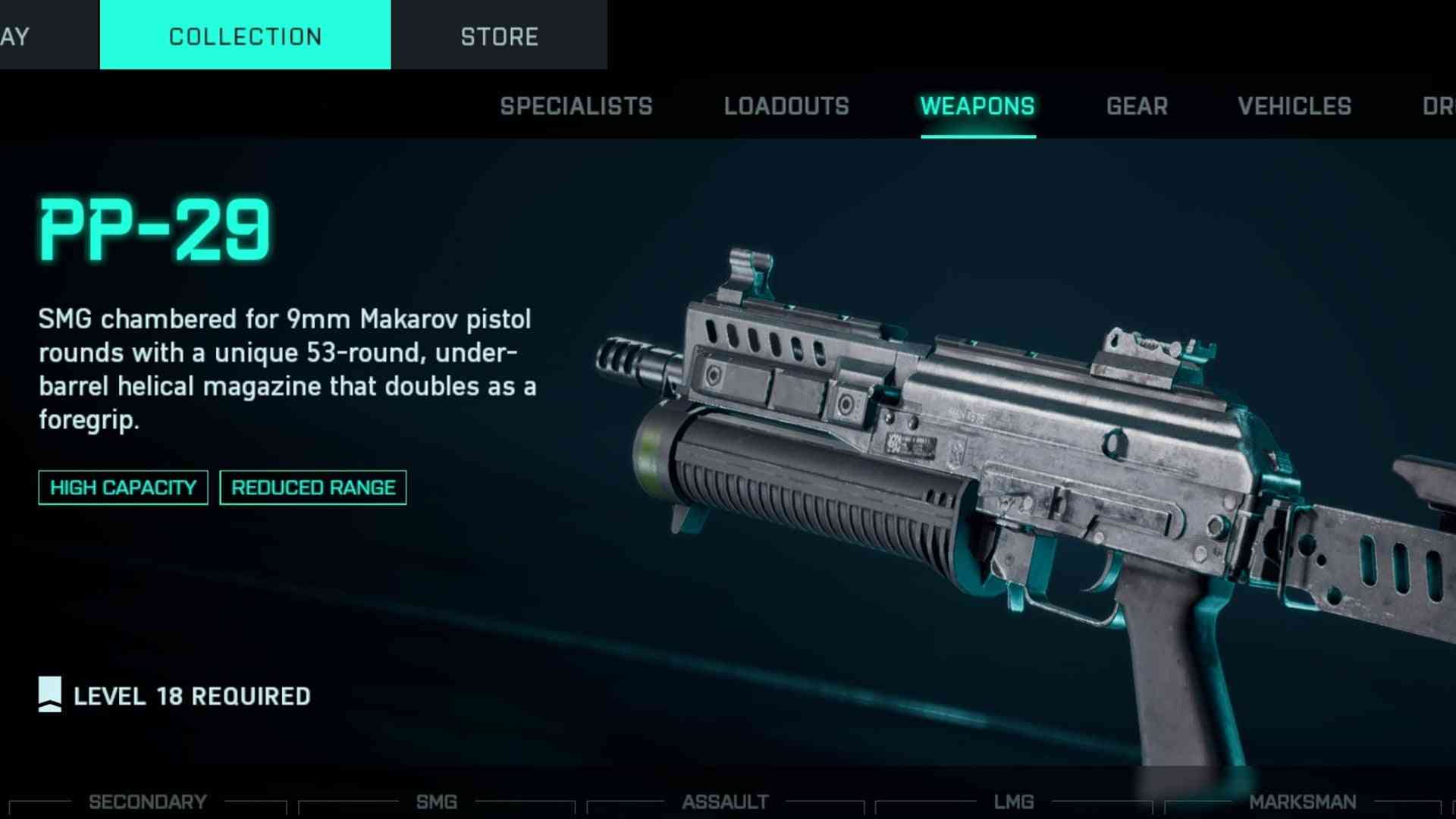1456x819 pixels.
Task: Show the Marksman weapon category
Action: (x=1302, y=802)
